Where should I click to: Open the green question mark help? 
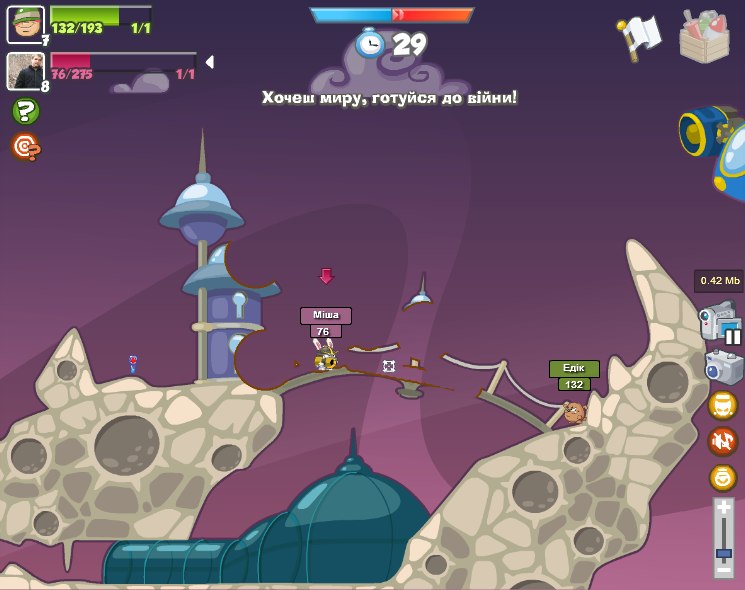(25, 111)
